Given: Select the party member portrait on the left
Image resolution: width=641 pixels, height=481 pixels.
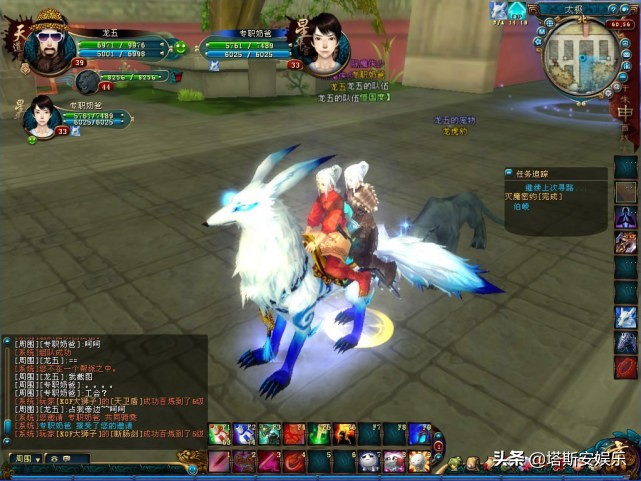Looking at the screenshot, I should click(40, 115).
